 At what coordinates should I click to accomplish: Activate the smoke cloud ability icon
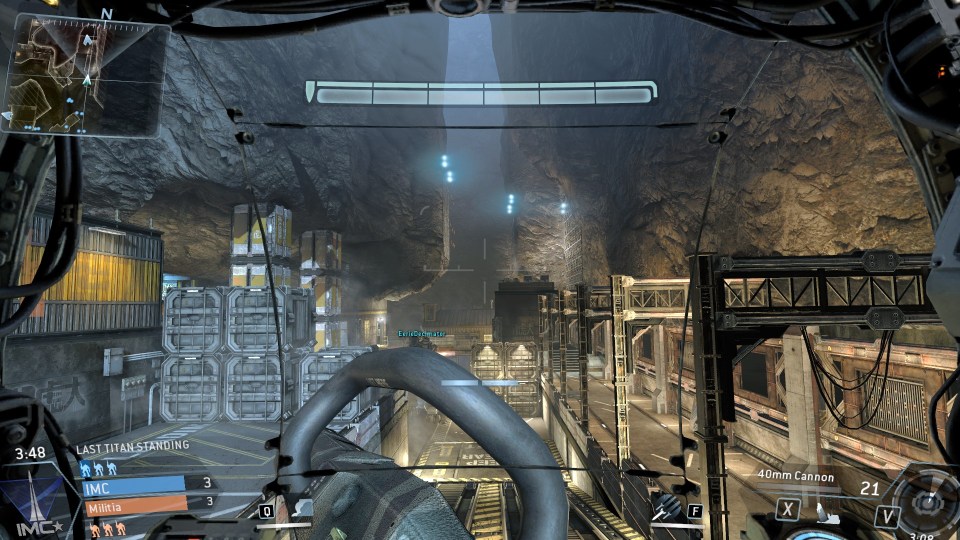303,509
